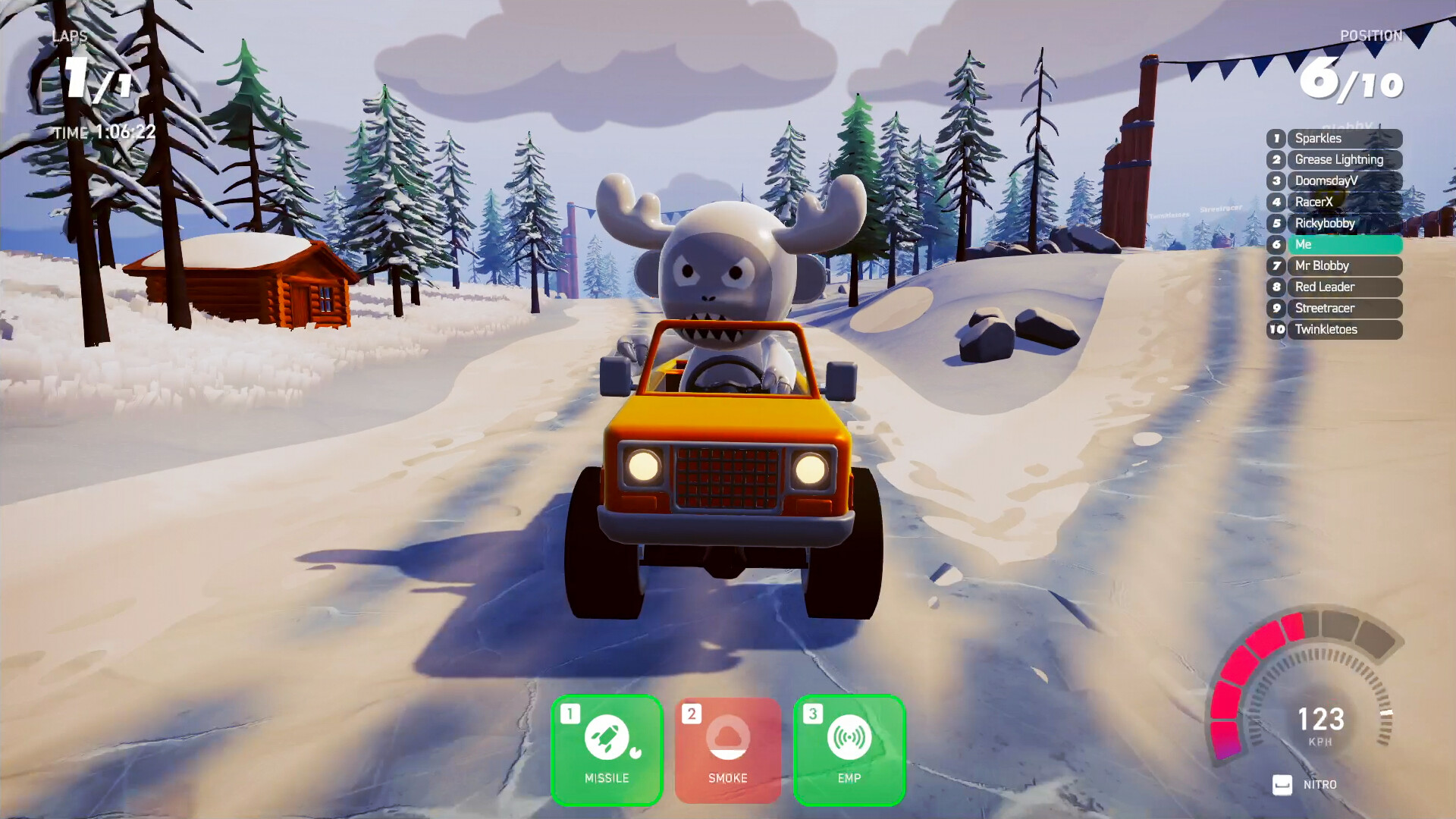Click the 123 KPH speed readout
The height and width of the screenshot is (819, 1456).
1323,717
